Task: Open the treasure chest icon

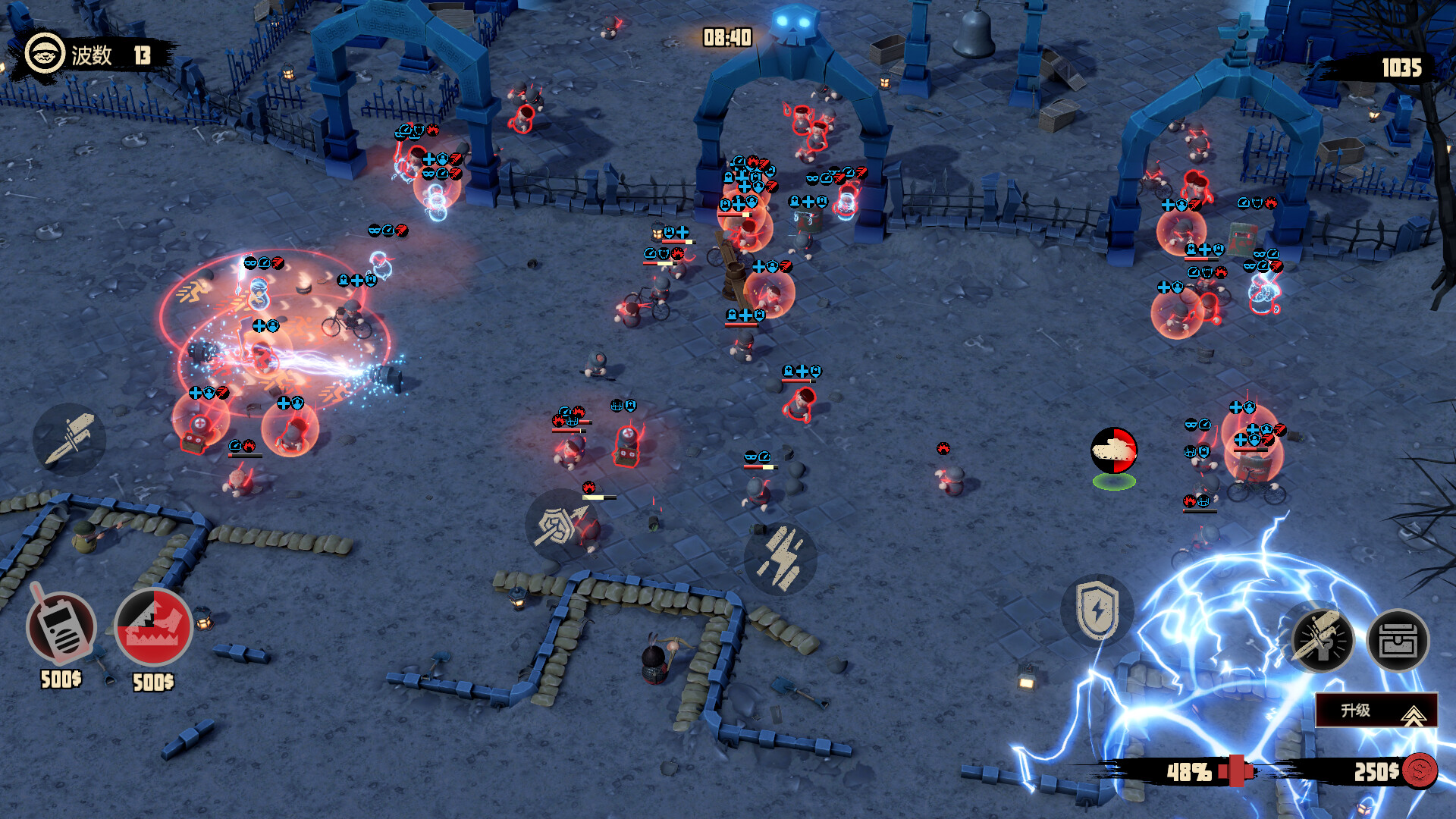Action: pyautogui.click(x=1398, y=642)
